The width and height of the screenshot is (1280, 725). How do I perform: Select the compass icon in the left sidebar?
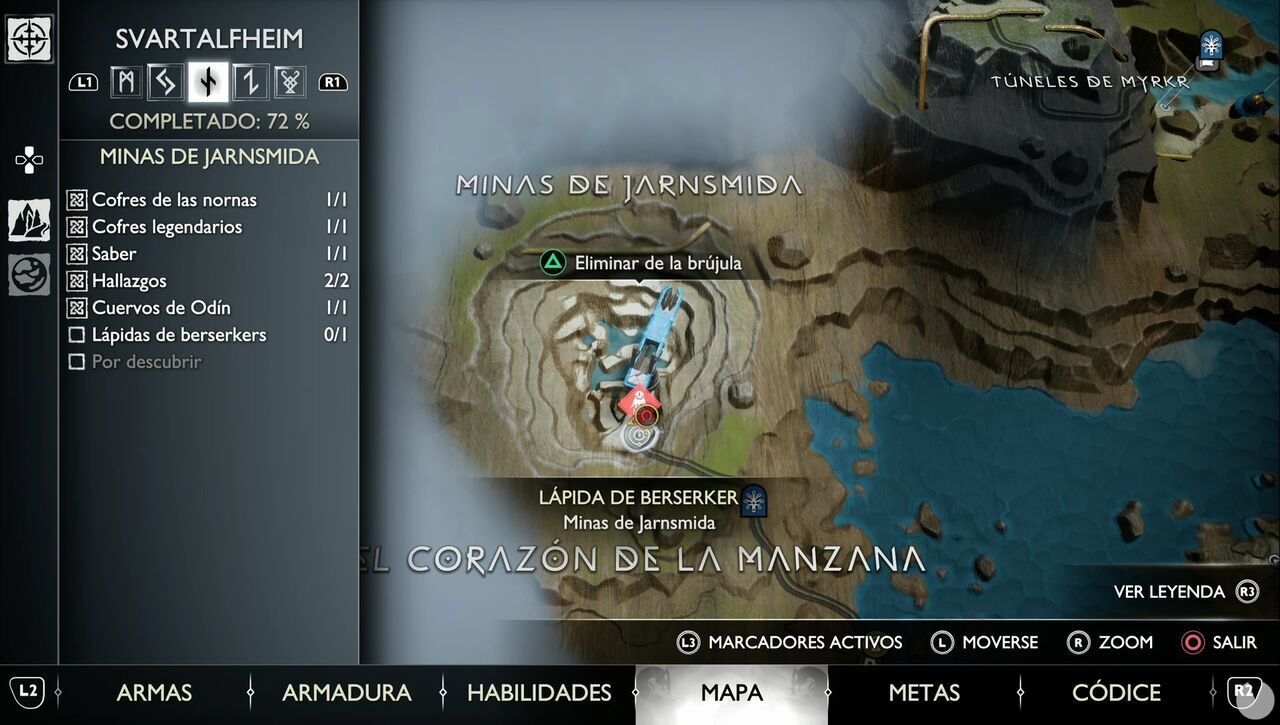[29, 40]
